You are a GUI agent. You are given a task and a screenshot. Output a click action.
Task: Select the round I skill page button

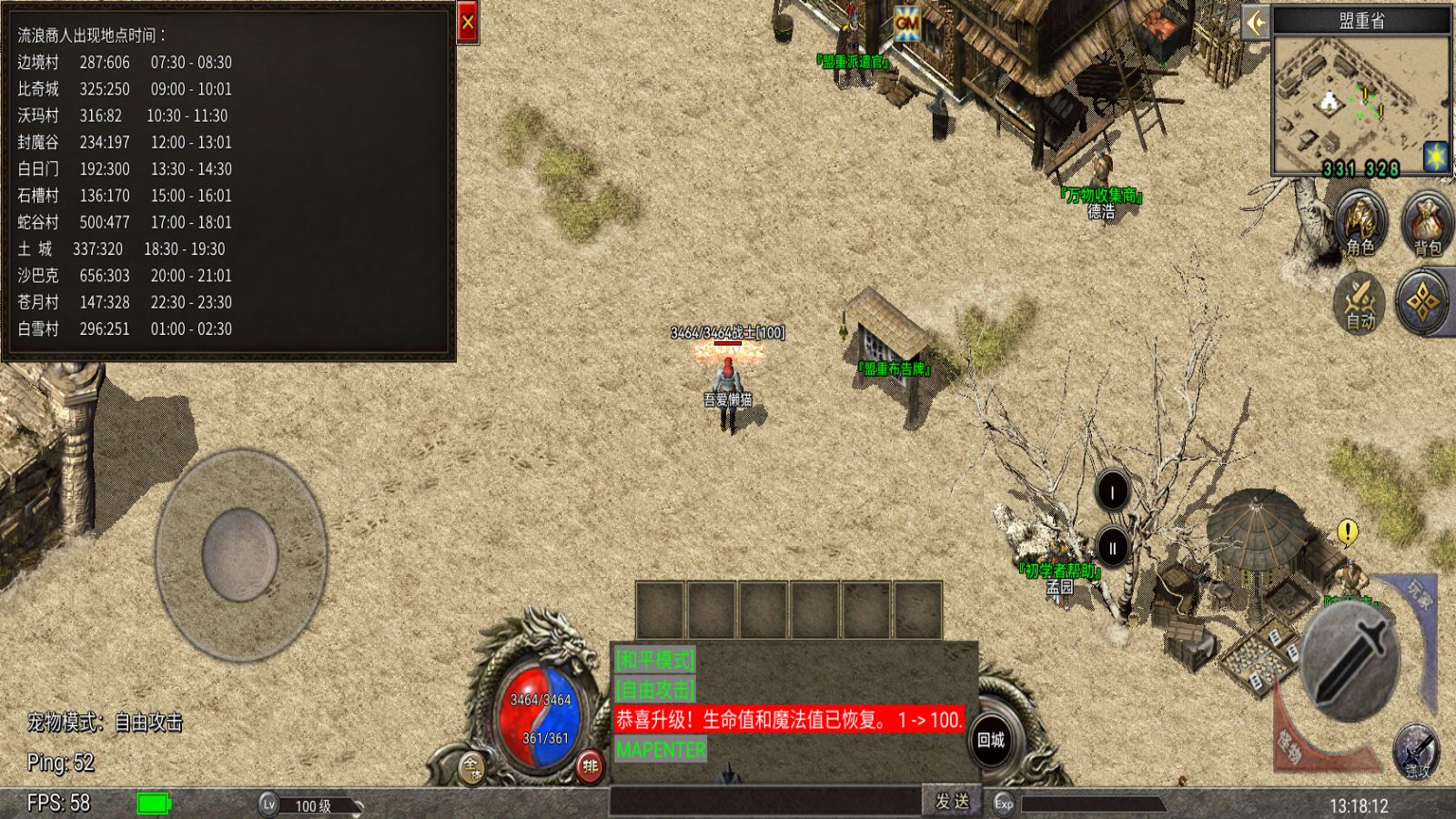pyautogui.click(x=1112, y=492)
